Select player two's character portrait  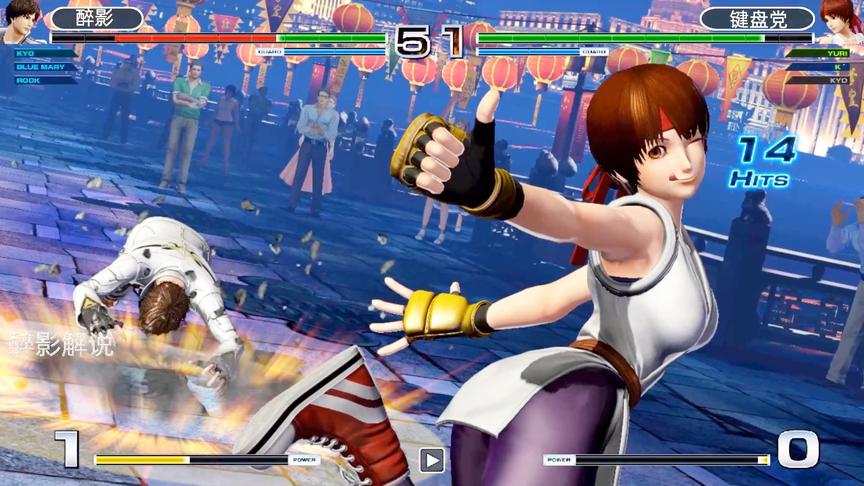tap(842, 20)
